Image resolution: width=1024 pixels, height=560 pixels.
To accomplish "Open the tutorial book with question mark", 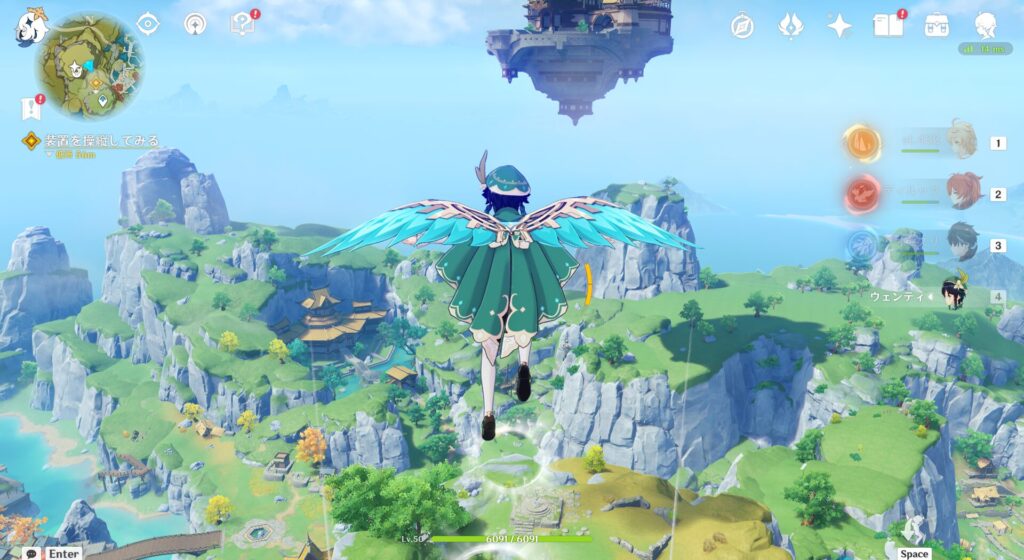I will pyautogui.click(x=243, y=23).
